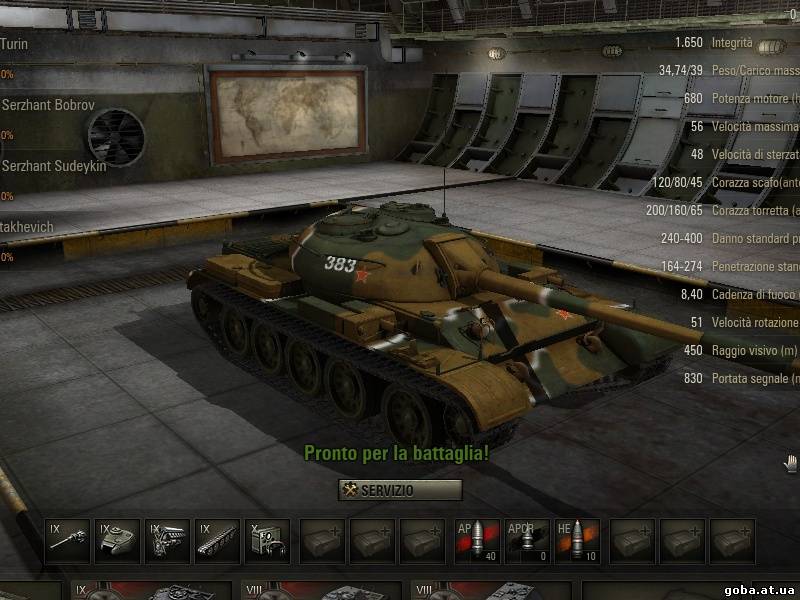Select the AP shell ammo slot
The height and width of the screenshot is (600, 800).
477,541
